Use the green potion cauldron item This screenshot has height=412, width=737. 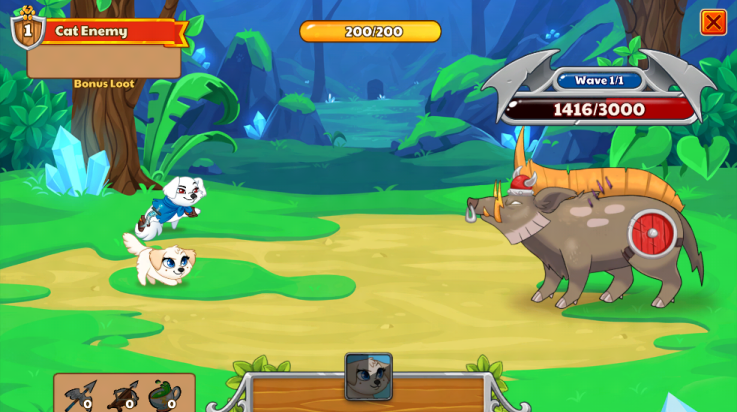coord(164,396)
